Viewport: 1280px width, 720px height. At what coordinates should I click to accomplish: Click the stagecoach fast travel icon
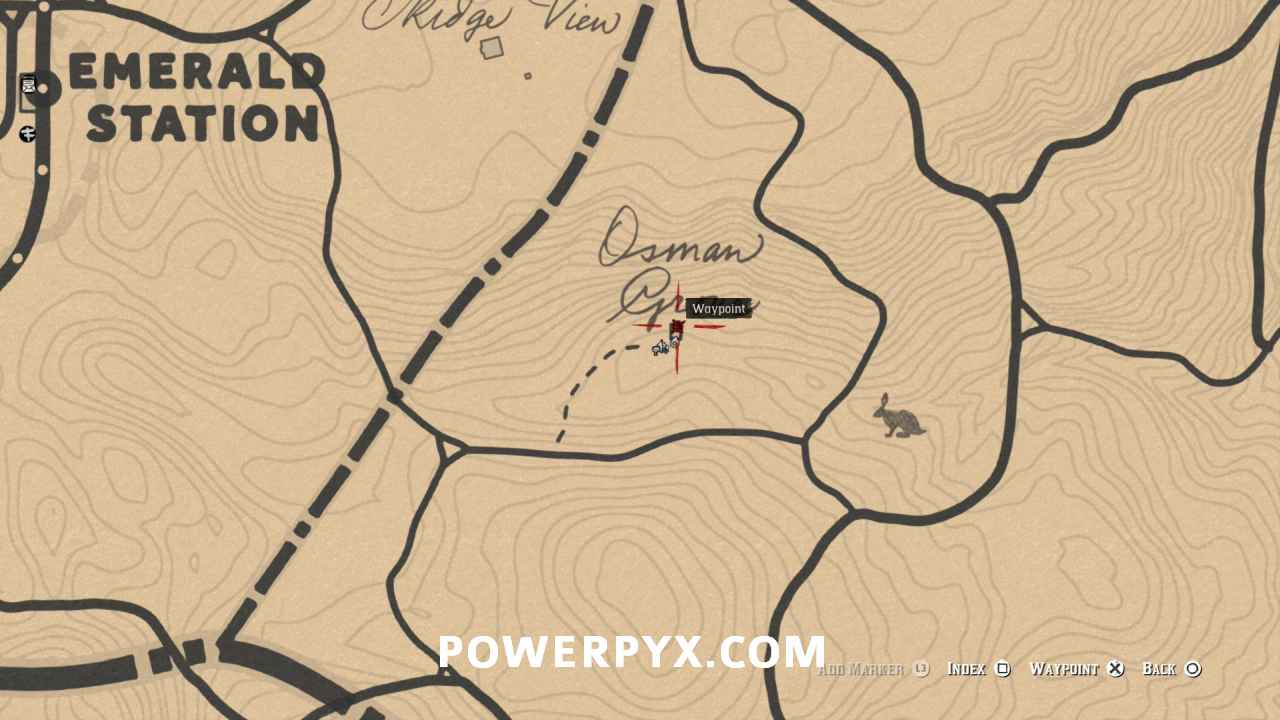[26, 131]
